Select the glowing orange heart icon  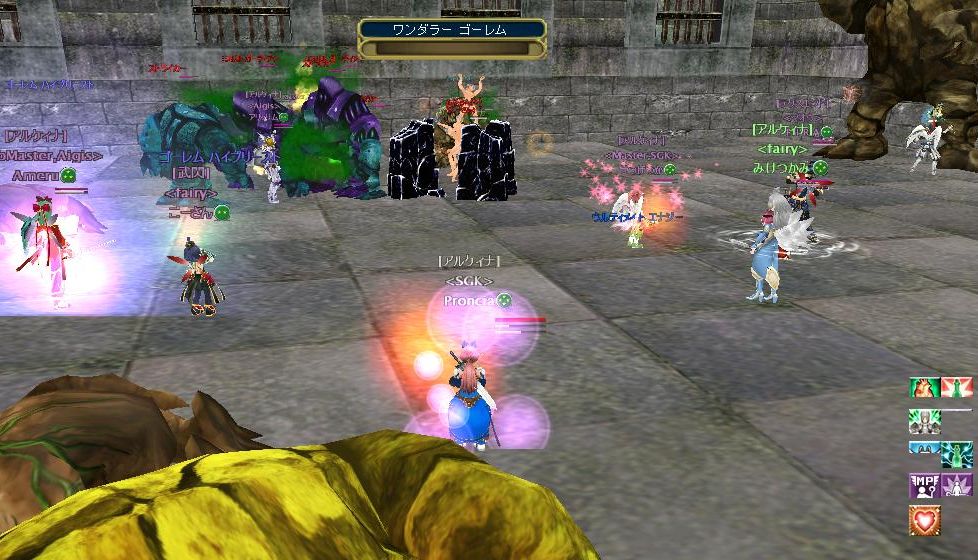tap(924, 518)
